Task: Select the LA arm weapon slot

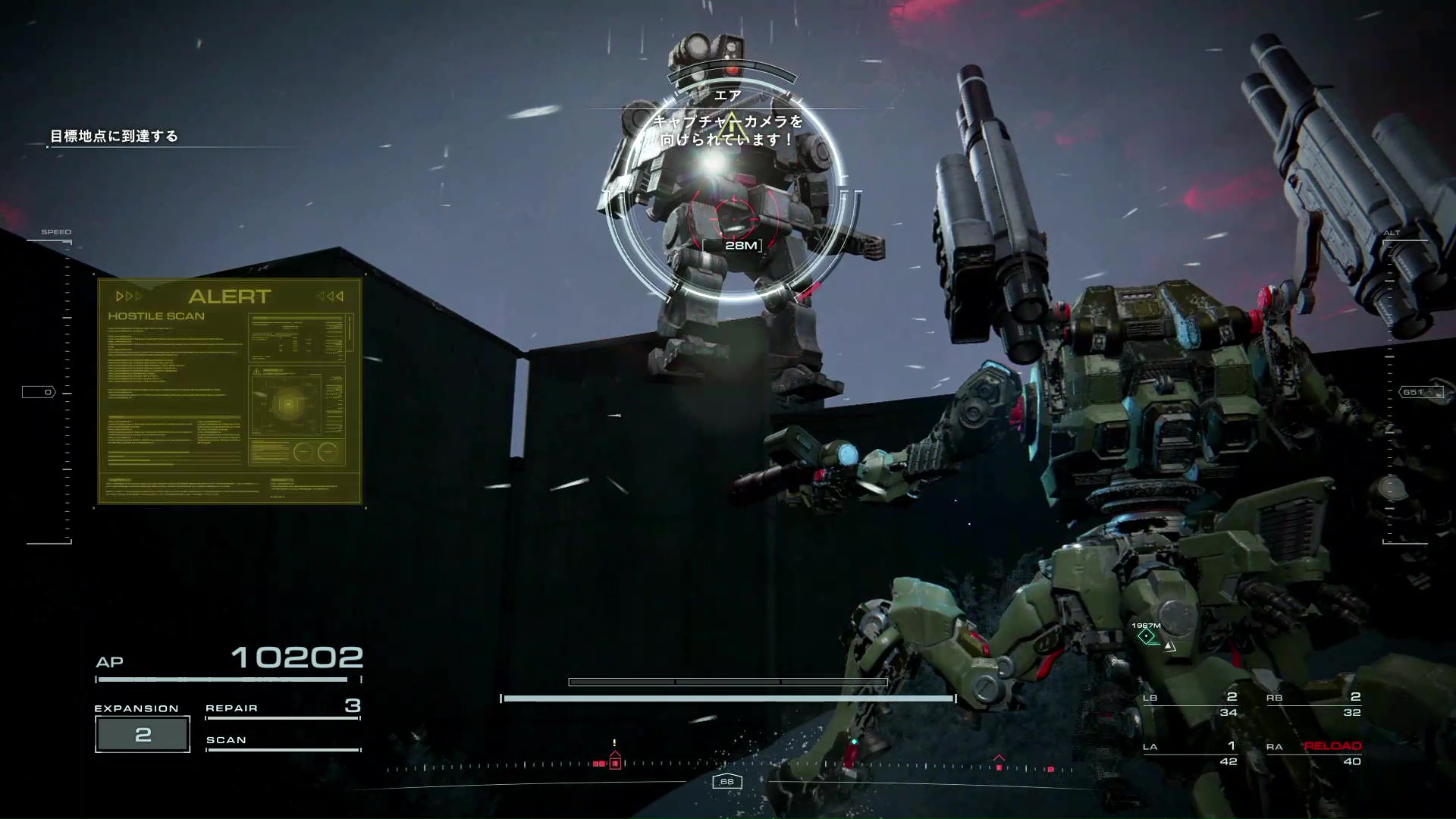Action: pos(1191,754)
